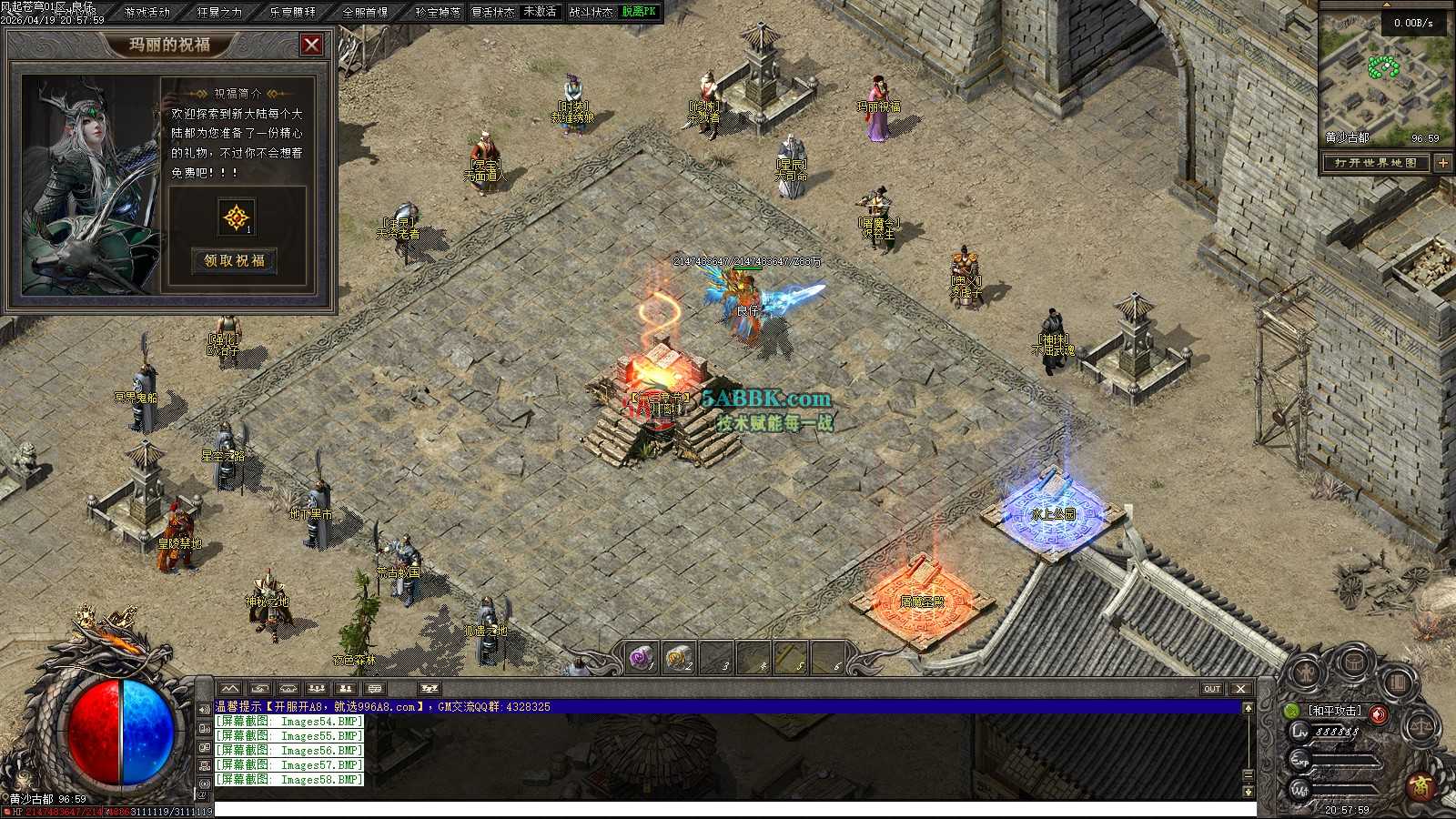Close the 玛丽的祝福 dialog
The height and width of the screenshot is (819, 1456).
click(311, 44)
